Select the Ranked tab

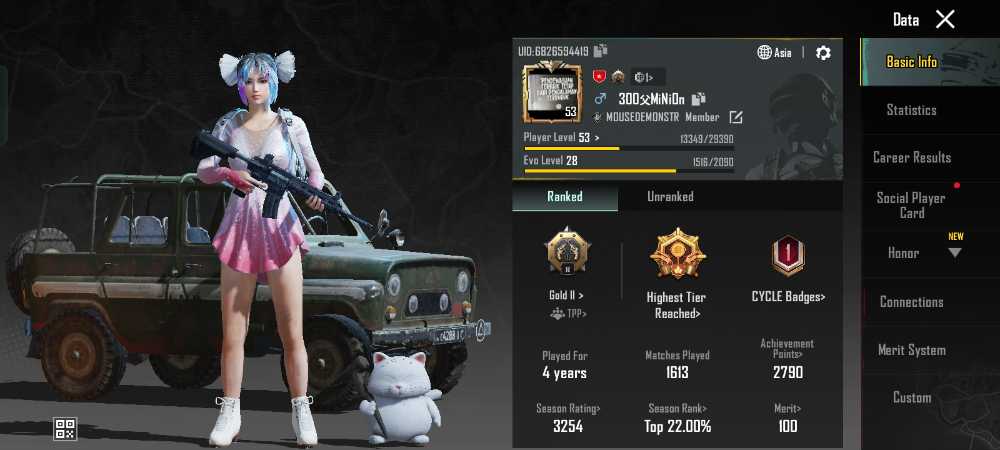click(565, 197)
